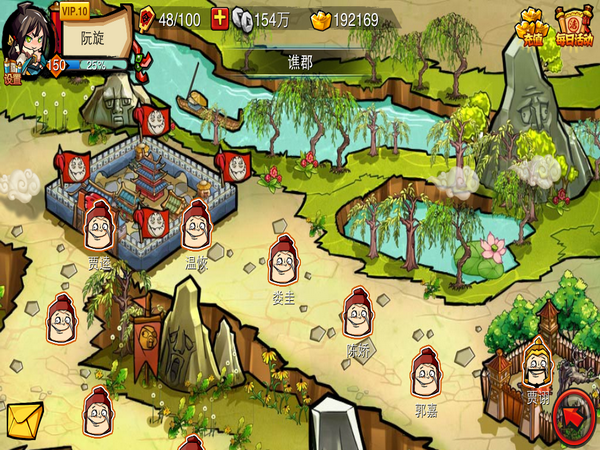
Task: Select the 贾逵 stage node
Action: pos(99,226)
